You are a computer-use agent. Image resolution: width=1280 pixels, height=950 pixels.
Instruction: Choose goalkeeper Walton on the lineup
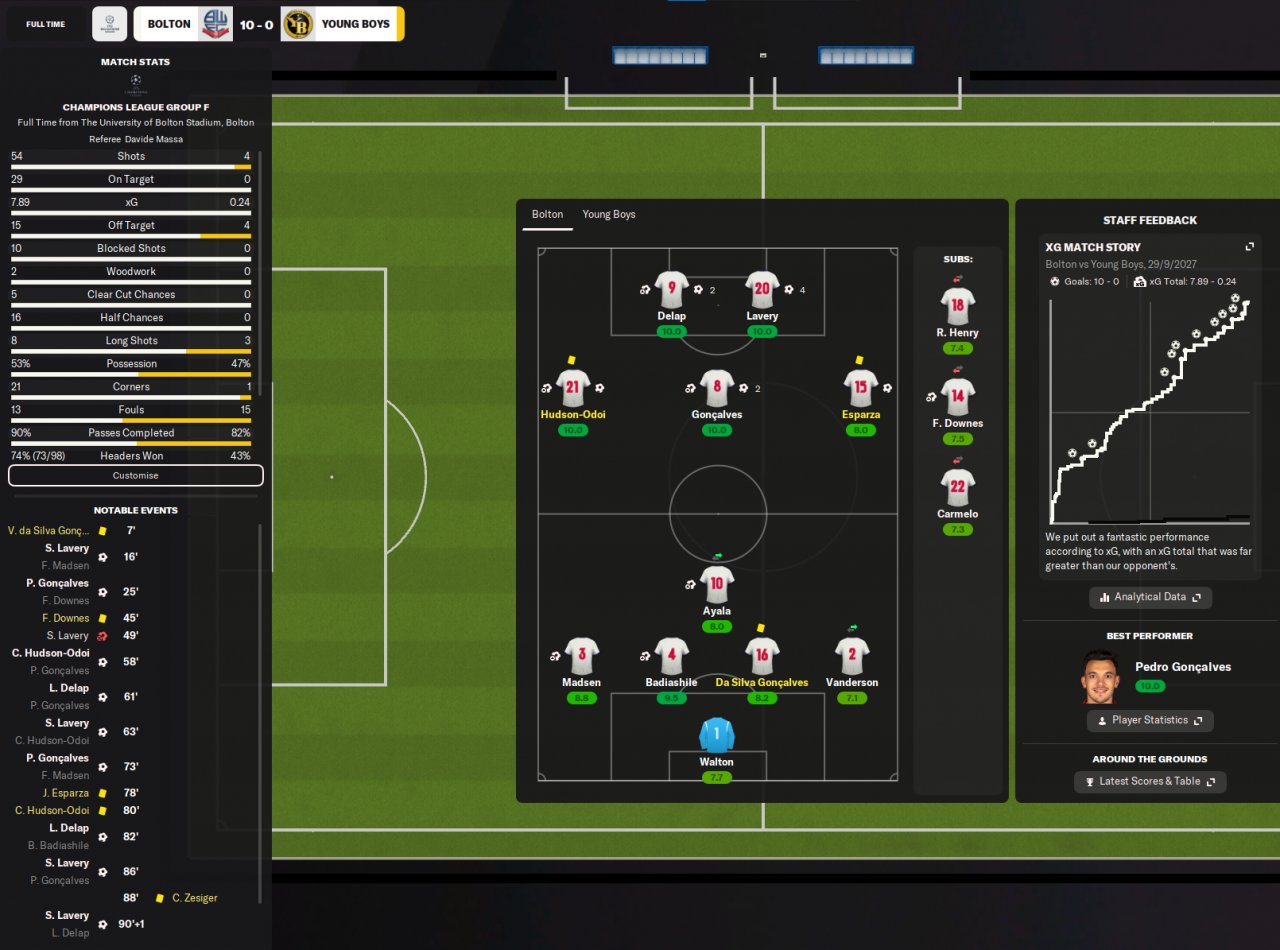pyautogui.click(x=716, y=736)
